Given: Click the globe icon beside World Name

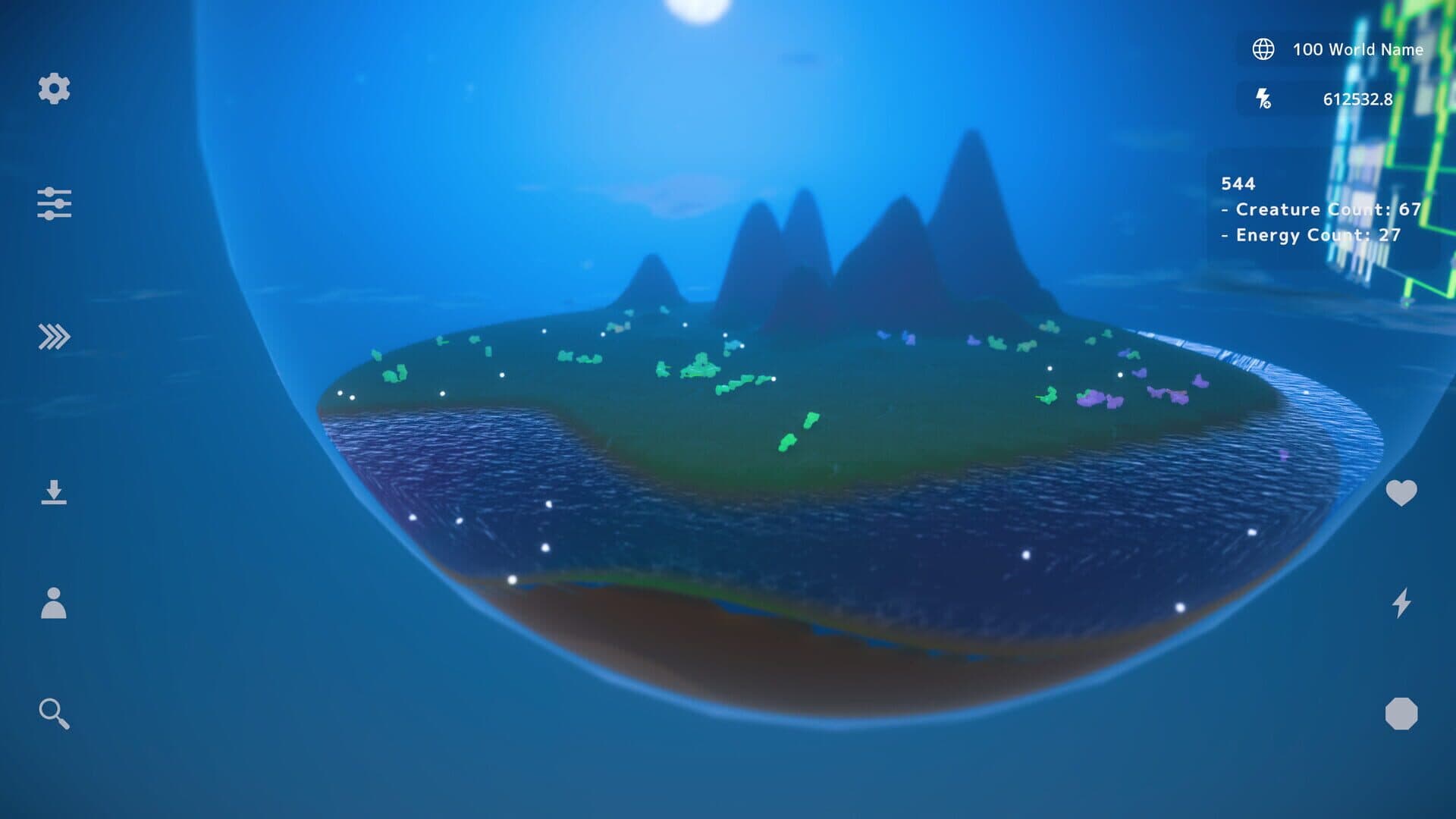Looking at the screenshot, I should pyautogui.click(x=1265, y=49).
